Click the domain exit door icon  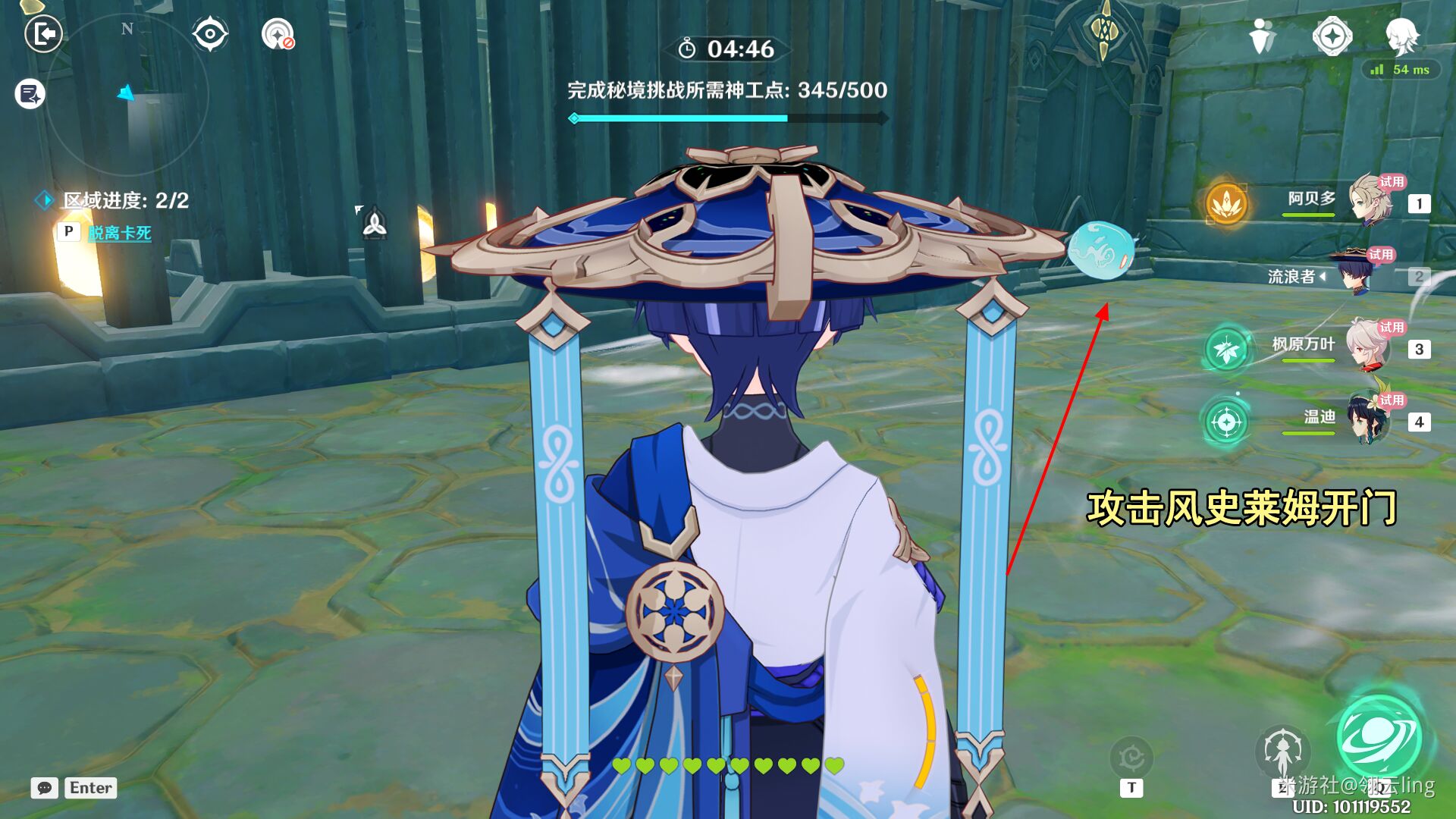[x=43, y=34]
